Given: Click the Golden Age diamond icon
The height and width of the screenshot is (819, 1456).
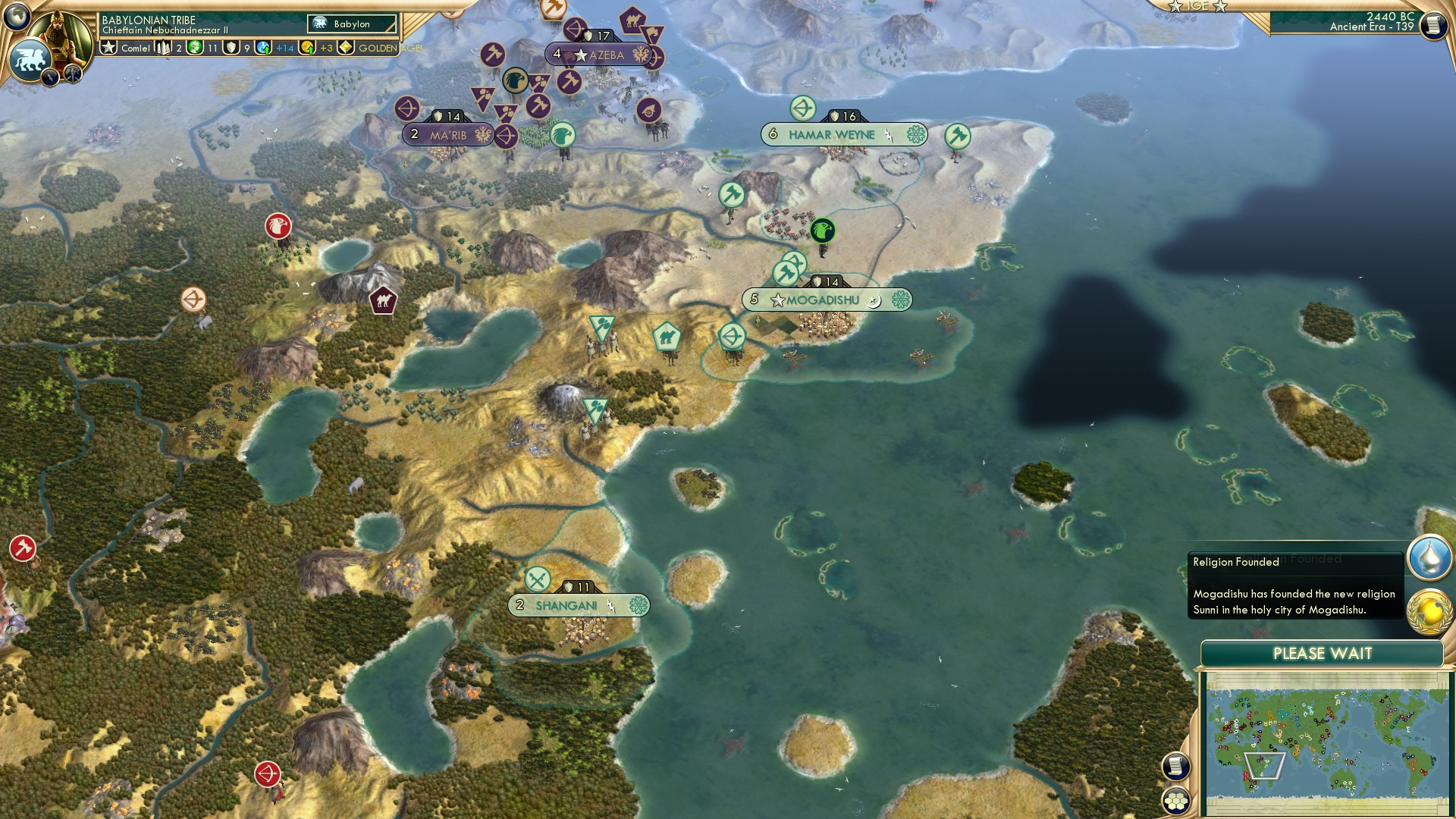Looking at the screenshot, I should pyautogui.click(x=345, y=47).
